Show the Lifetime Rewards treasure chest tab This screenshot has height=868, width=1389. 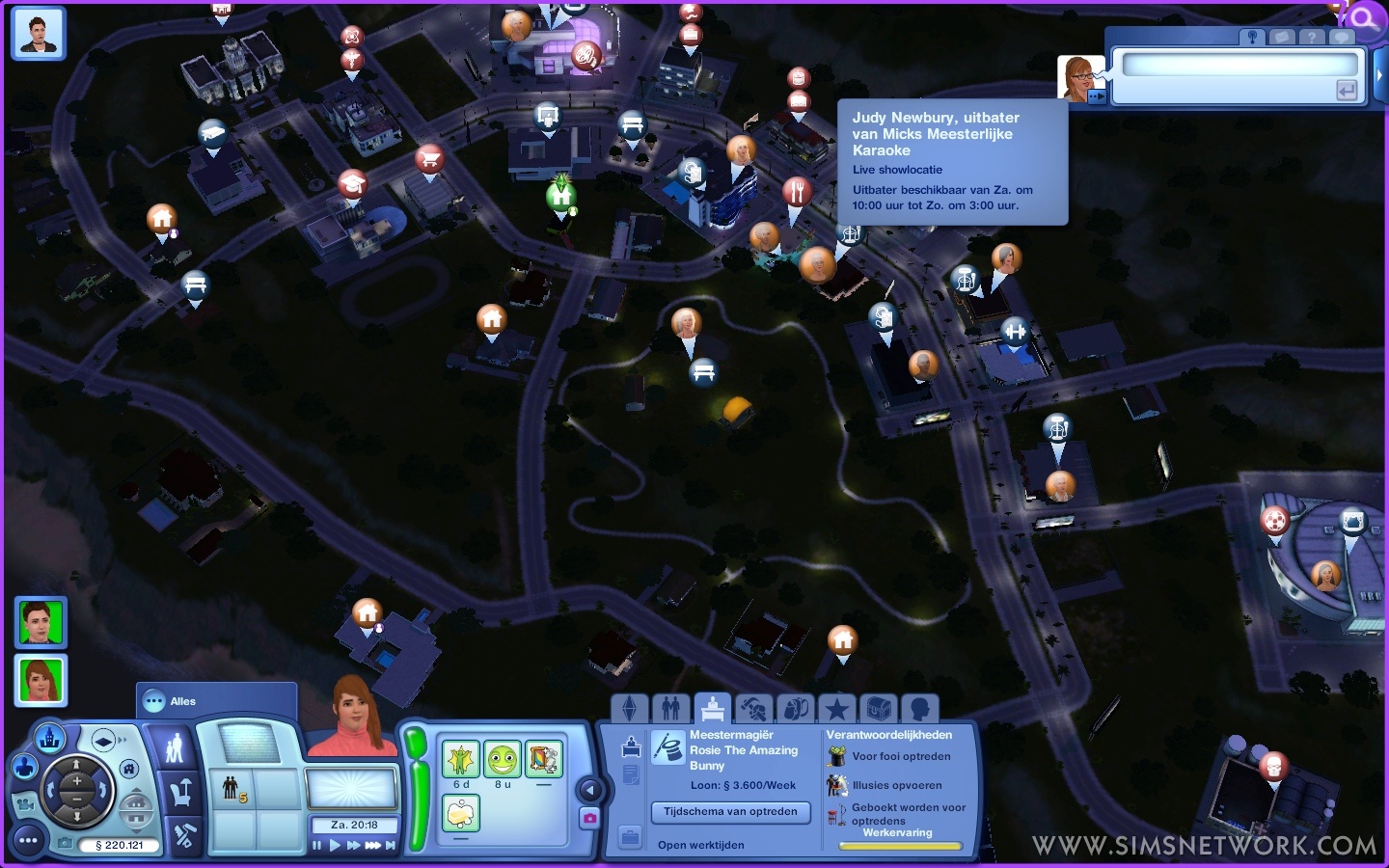click(878, 710)
